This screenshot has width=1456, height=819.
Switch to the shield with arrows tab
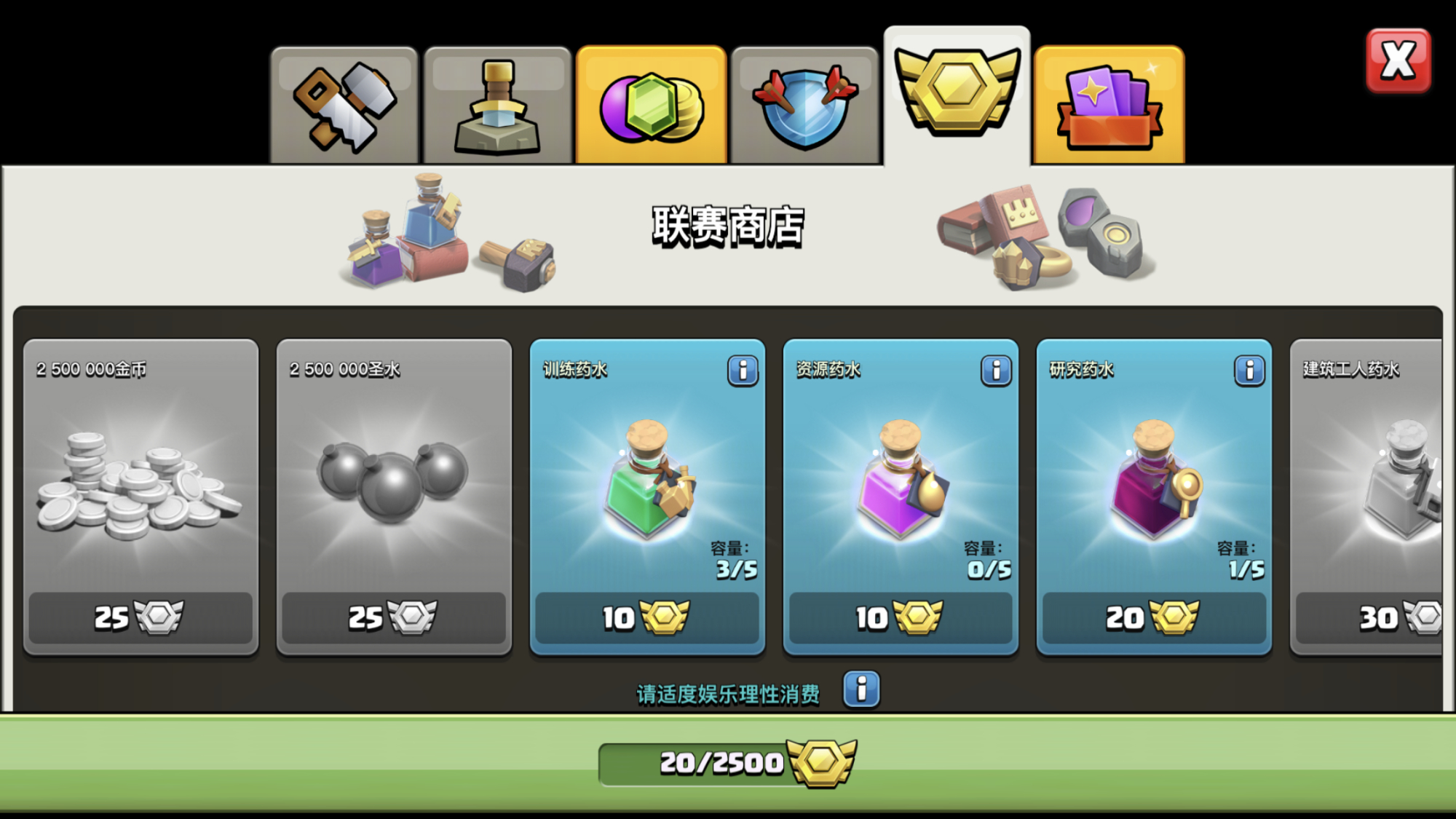click(805, 107)
